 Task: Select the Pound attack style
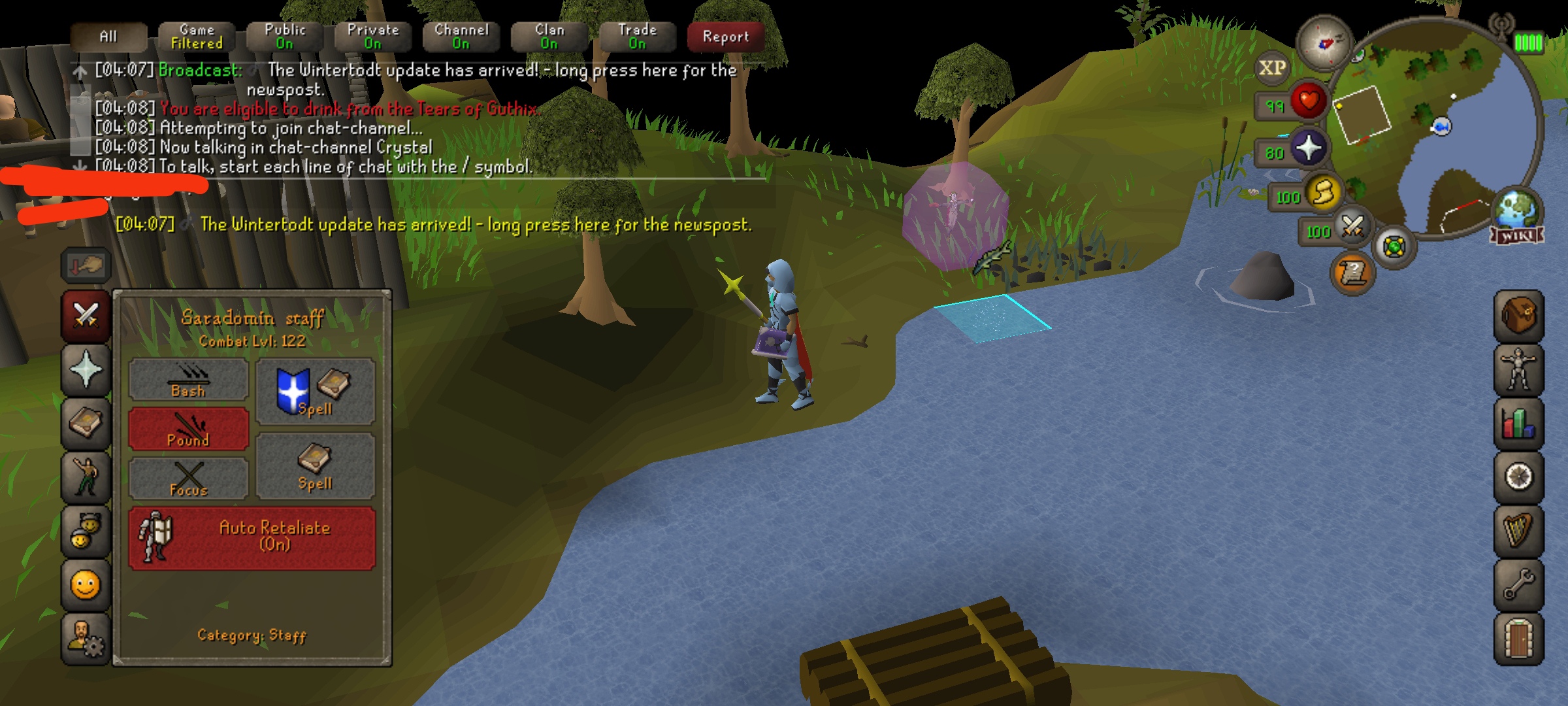click(188, 429)
